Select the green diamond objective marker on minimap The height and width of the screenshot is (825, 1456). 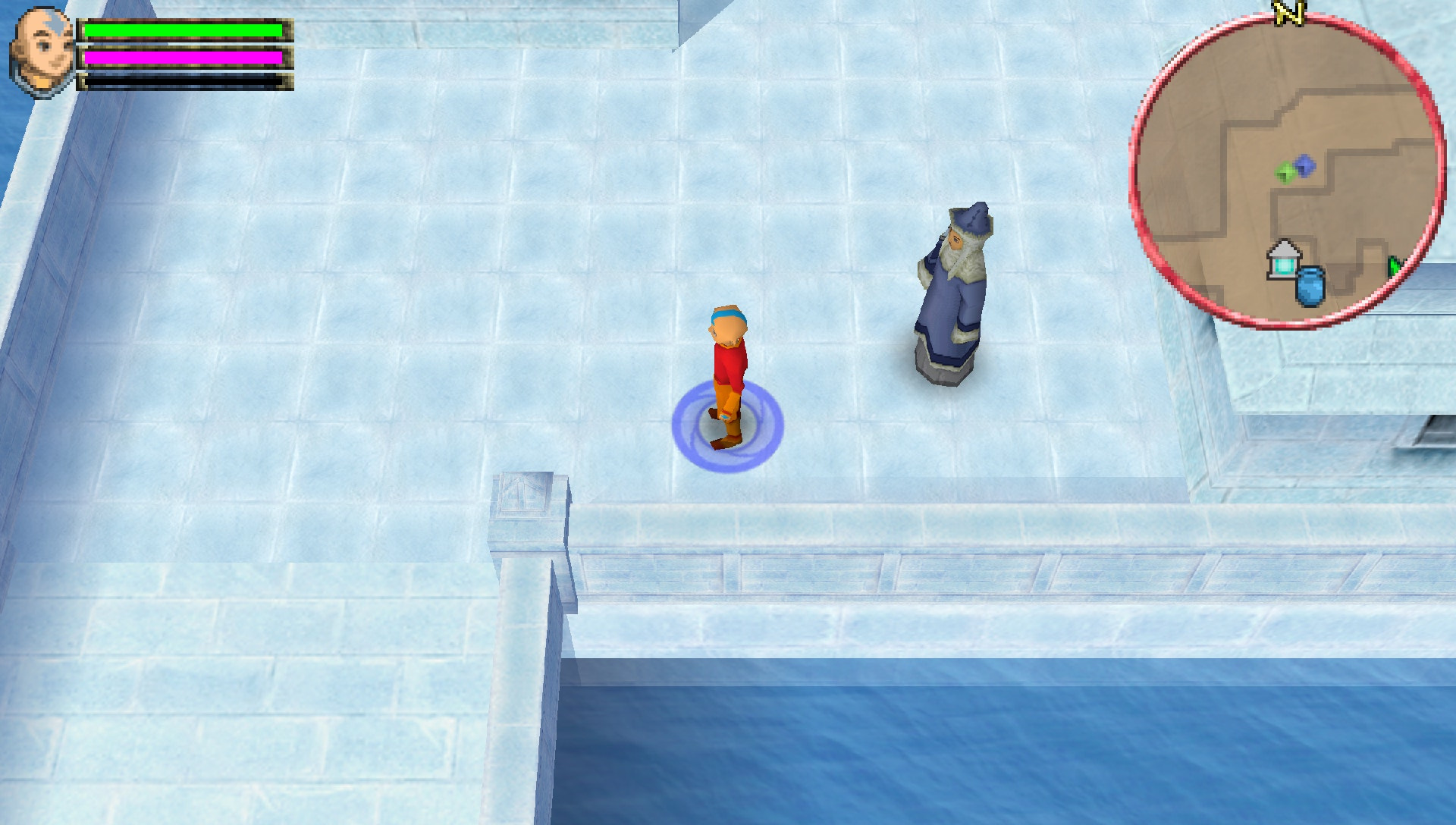[1284, 171]
